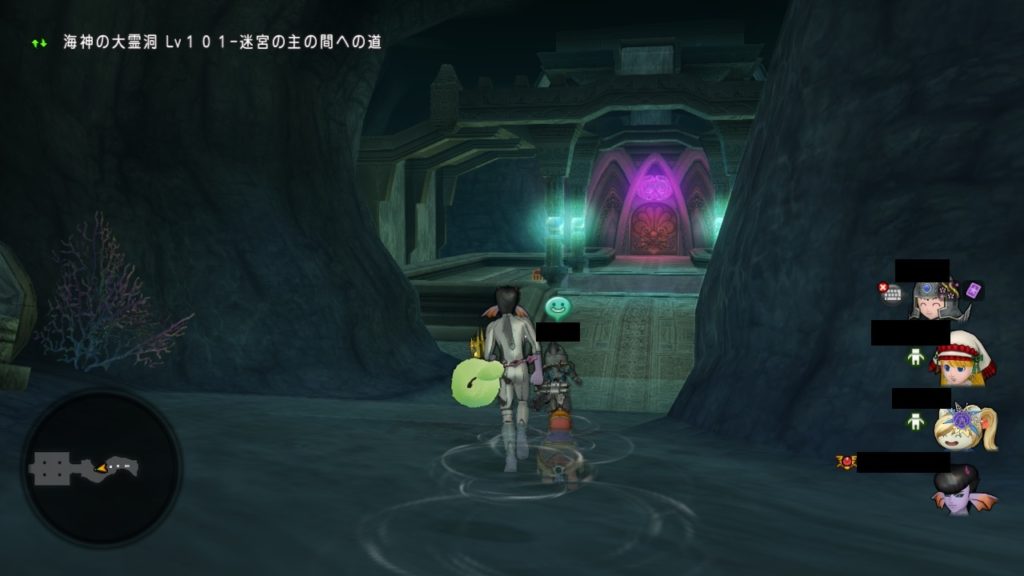Click the green smiley emote bubble
The image size is (1024, 576).
point(558,308)
